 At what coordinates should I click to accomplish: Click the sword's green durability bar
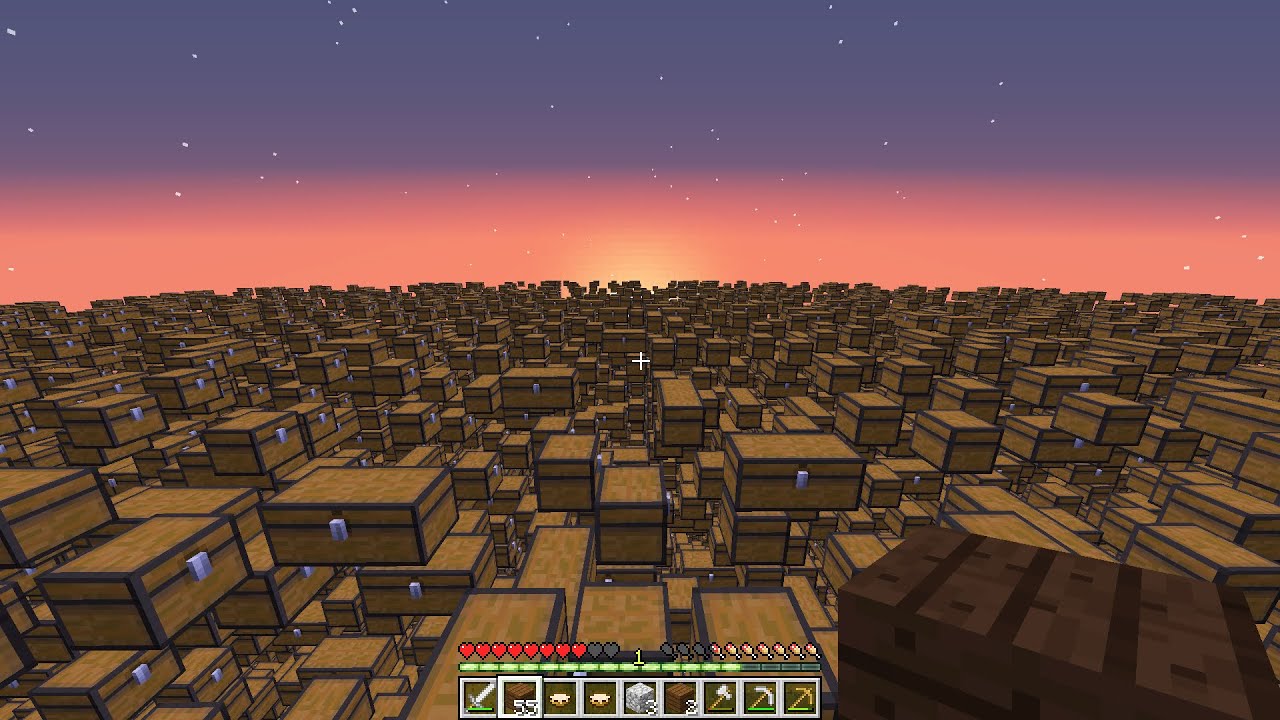pos(477,709)
